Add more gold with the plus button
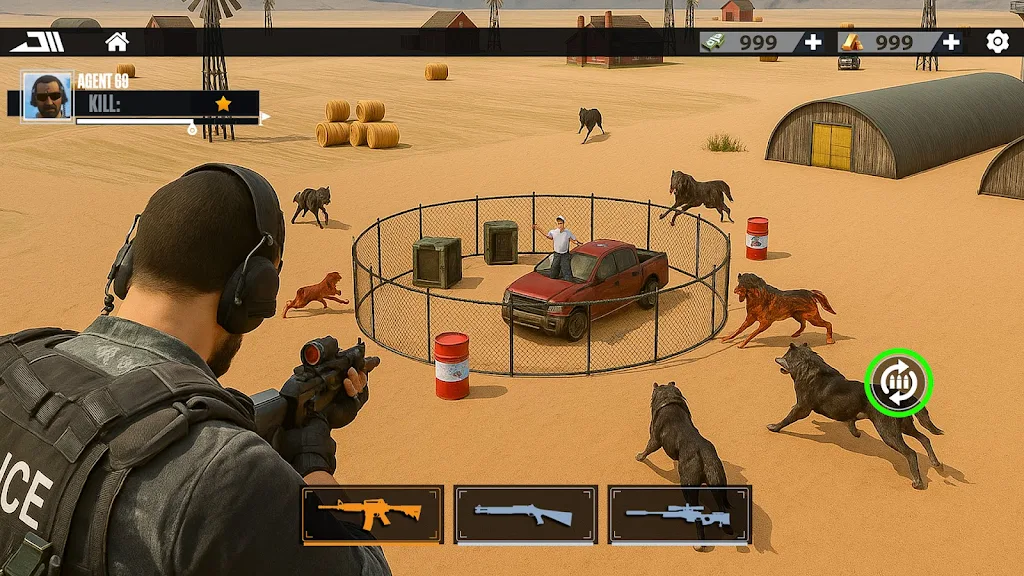Viewport: 1024px width, 576px height. click(951, 42)
